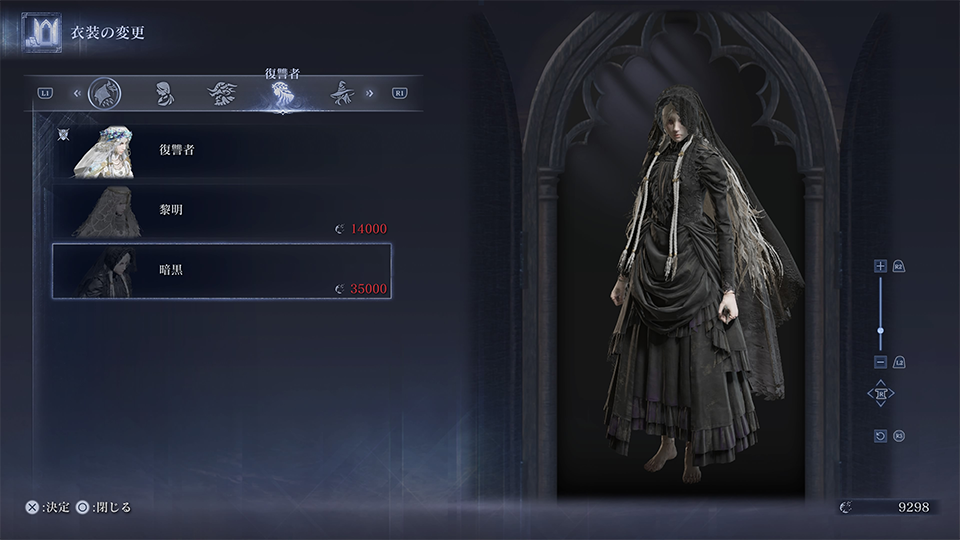Switch to the feathered wing character tab
This screenshot has width=960, height=540.
coord(221,93)
